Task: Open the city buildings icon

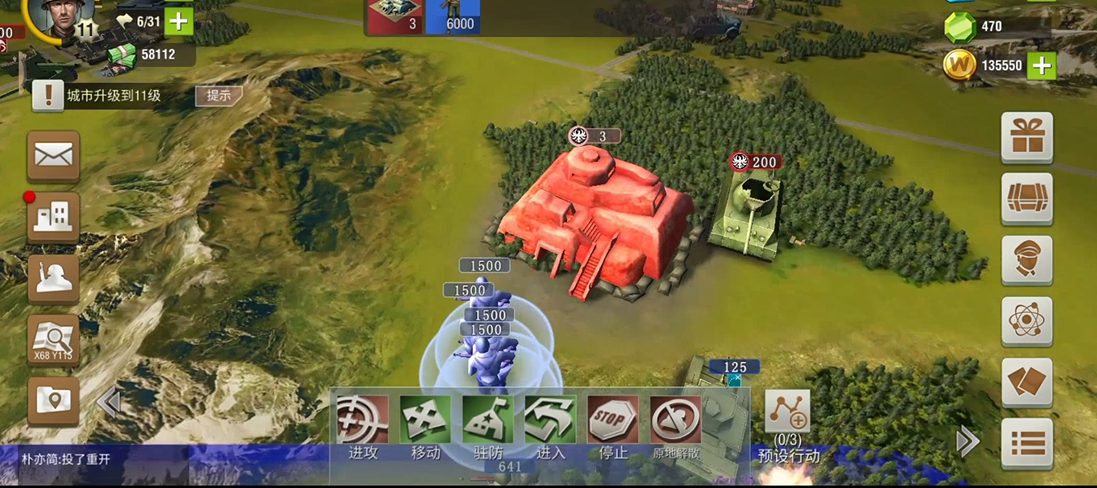Action: pos(53,217)
